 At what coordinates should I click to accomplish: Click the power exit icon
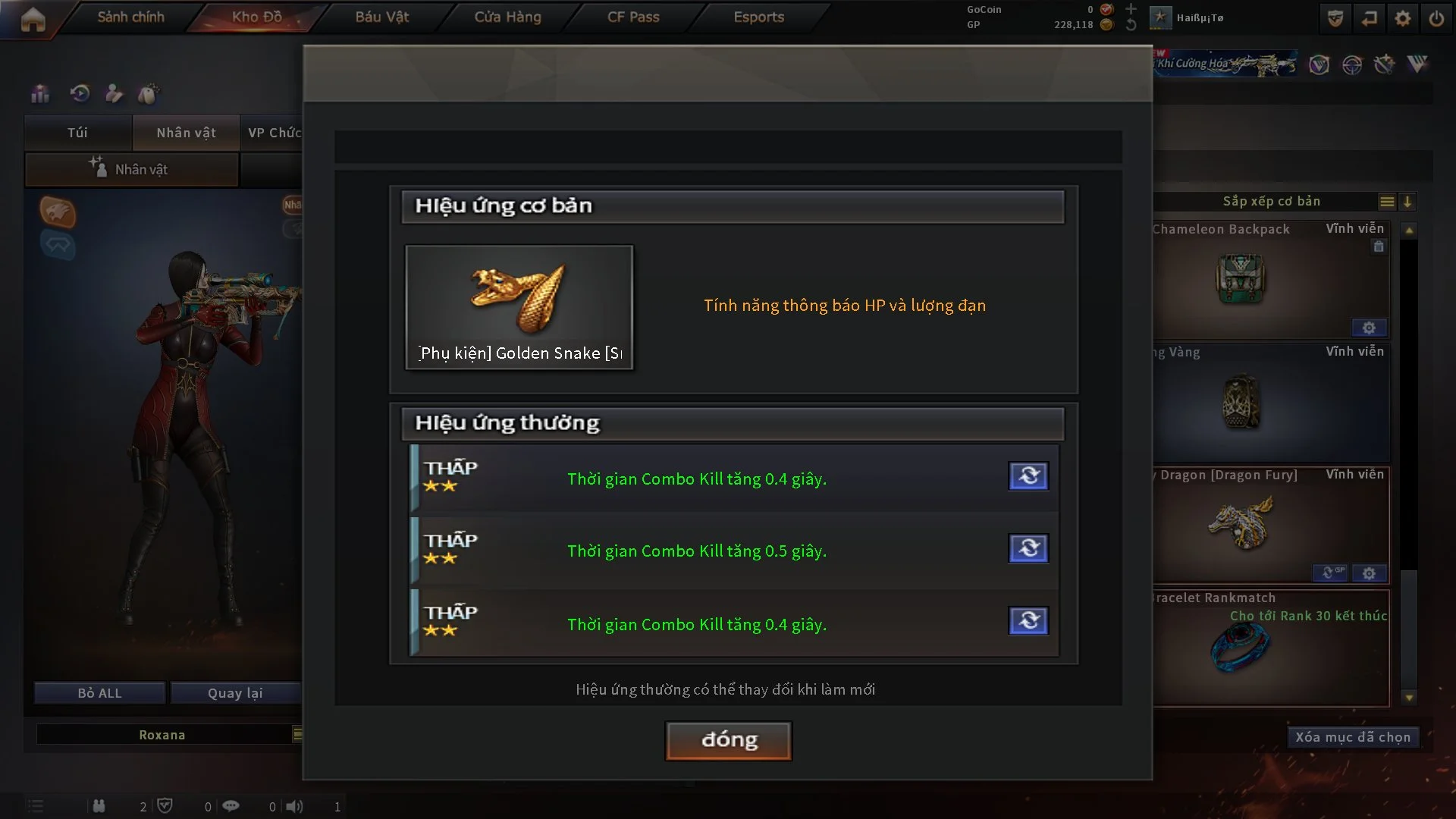pyautogui.click(x=1436, y=18)
